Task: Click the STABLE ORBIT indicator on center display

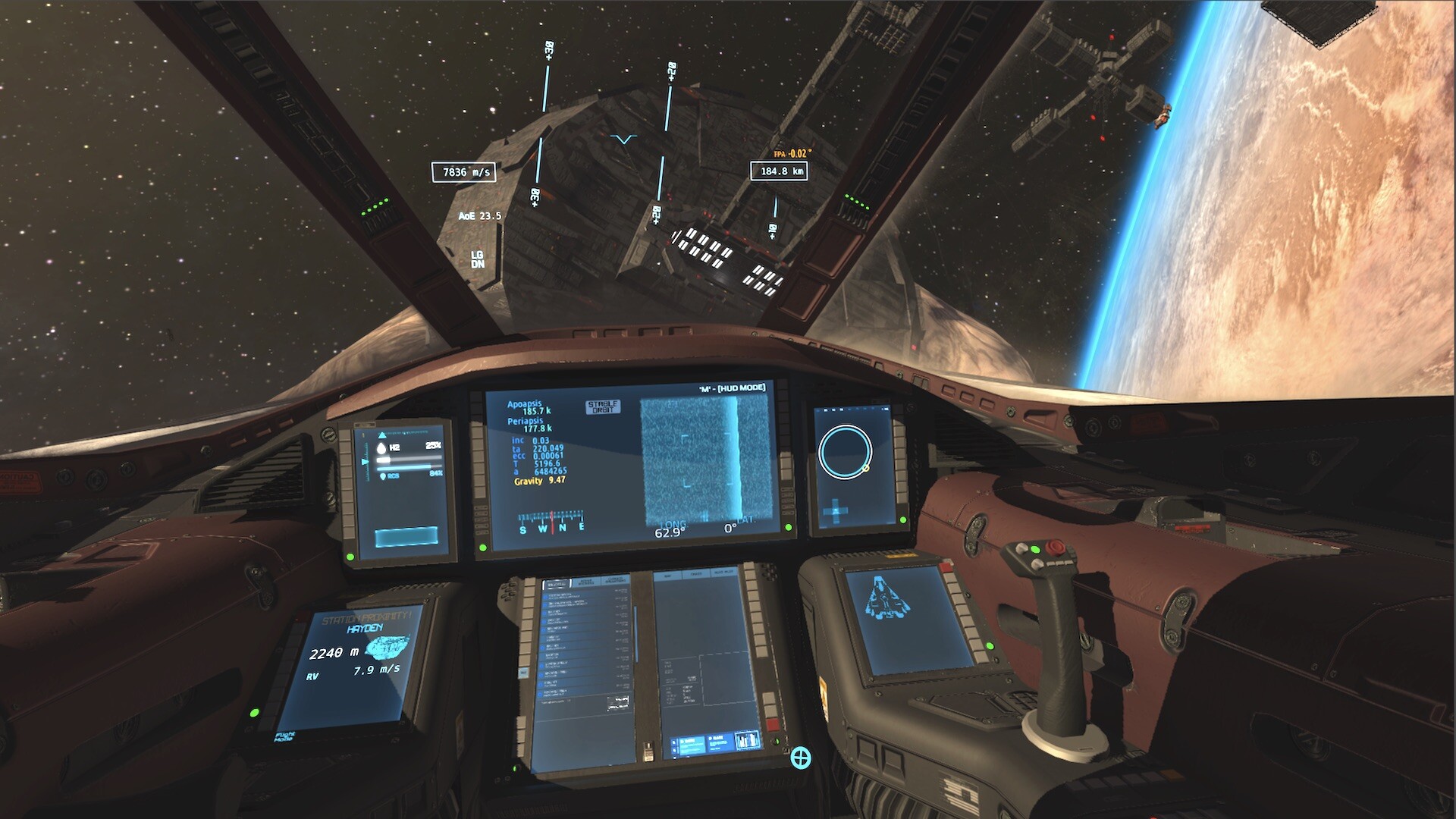Action: click(x=603, y=407)
